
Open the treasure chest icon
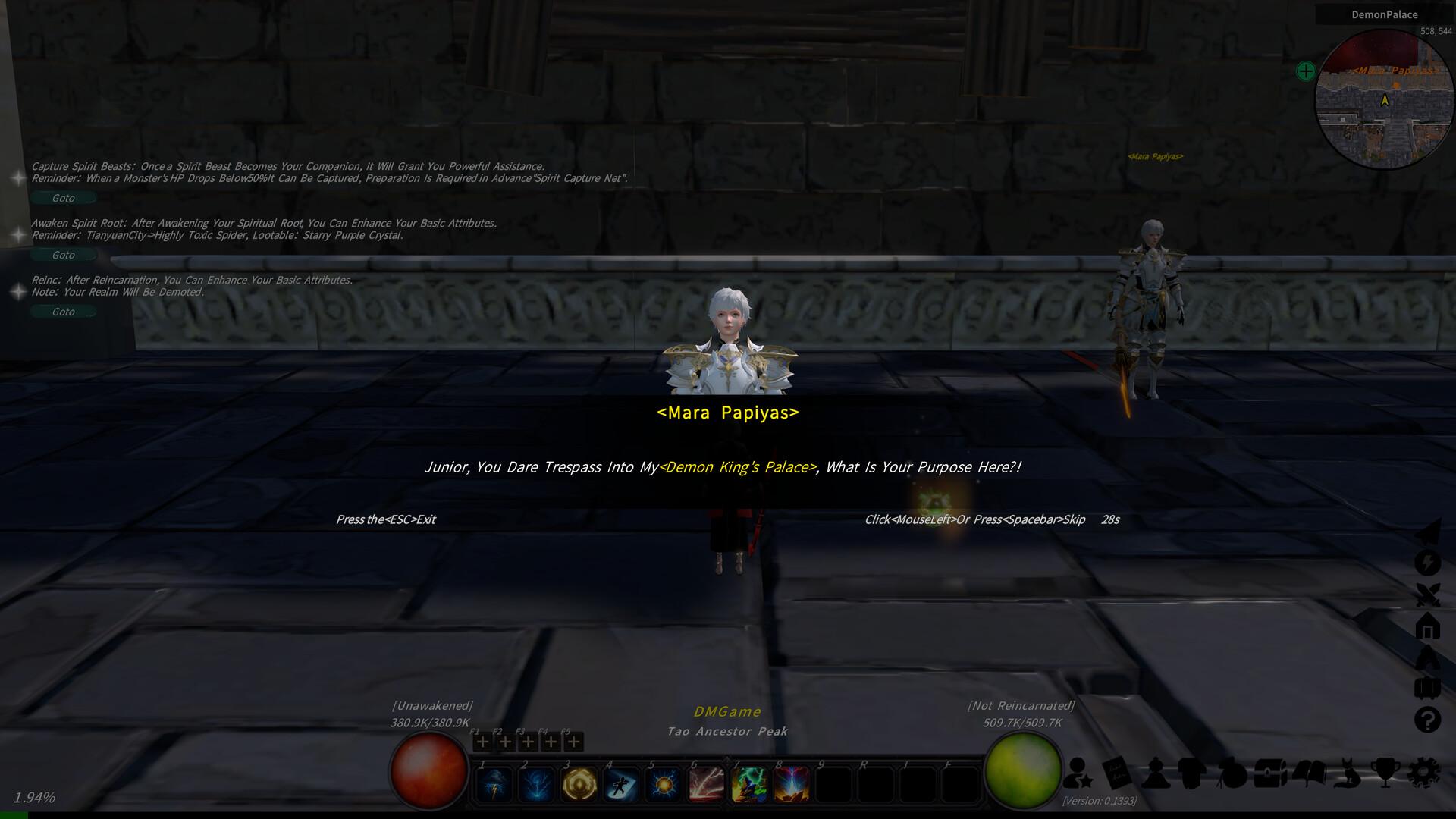point(1270,773)
